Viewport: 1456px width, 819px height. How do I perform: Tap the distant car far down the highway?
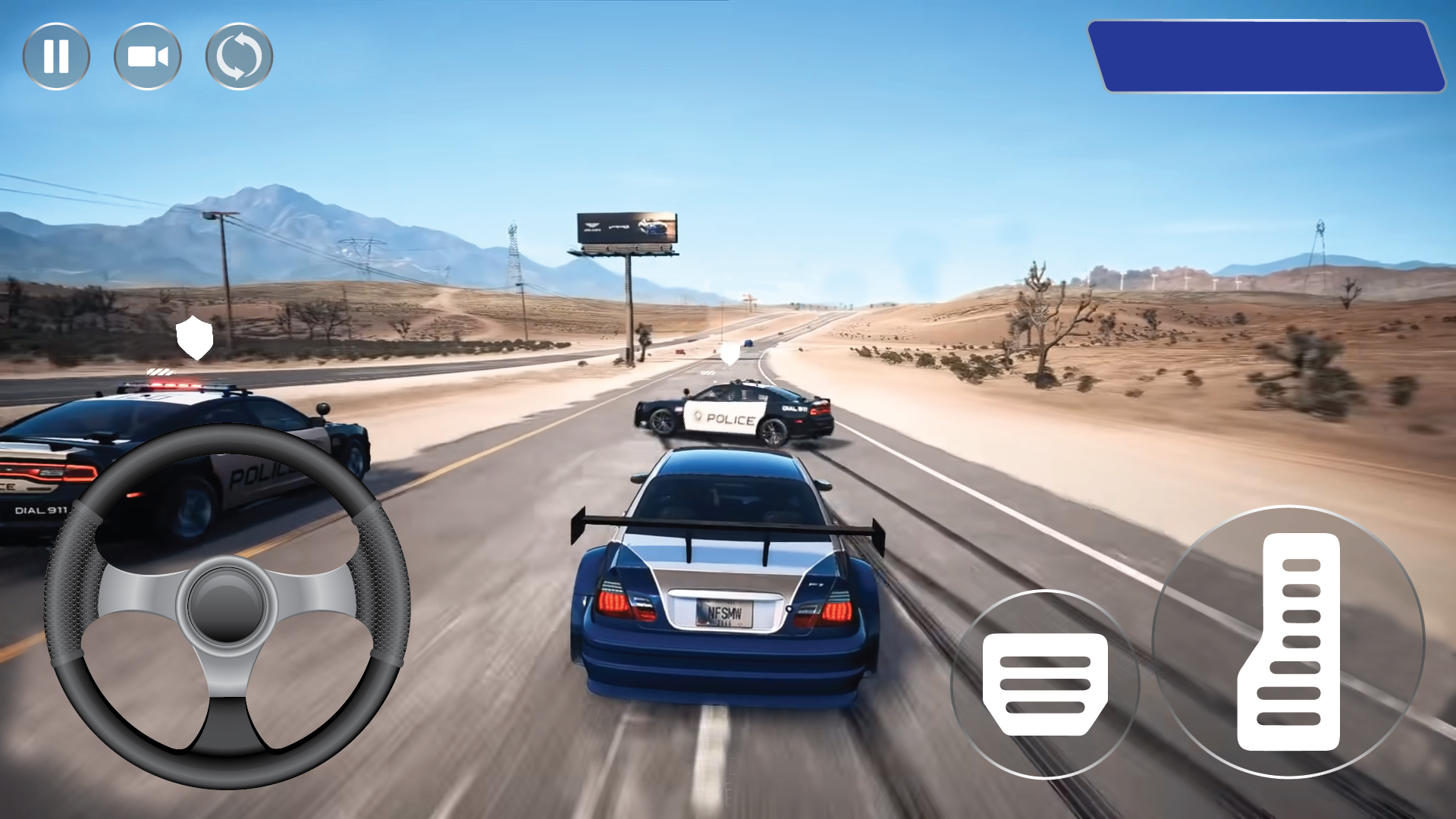747,343
